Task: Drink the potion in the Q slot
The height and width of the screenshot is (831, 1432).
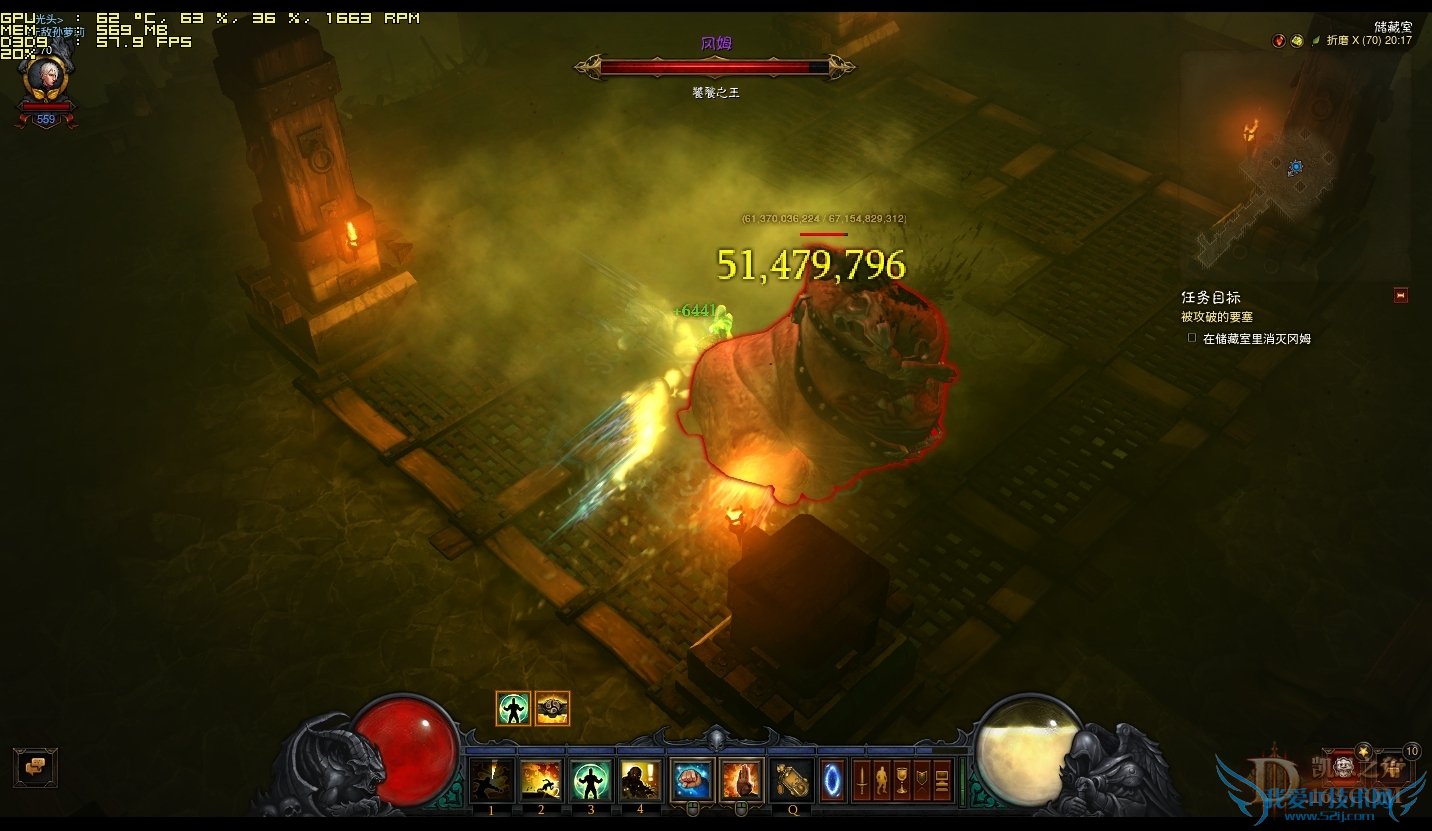Action: point(792,780)
